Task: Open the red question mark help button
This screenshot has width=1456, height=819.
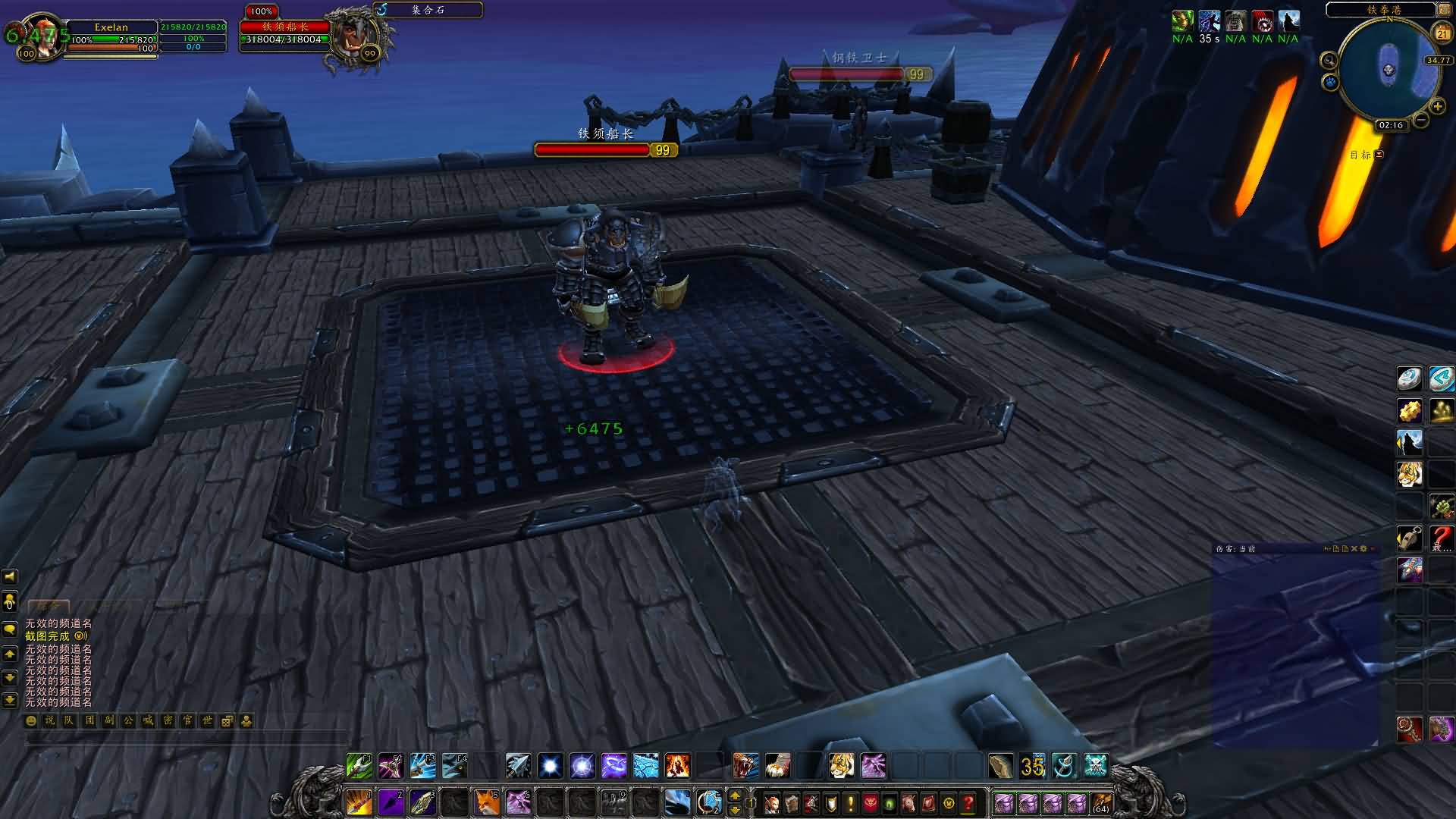Action: click(968, 802)
